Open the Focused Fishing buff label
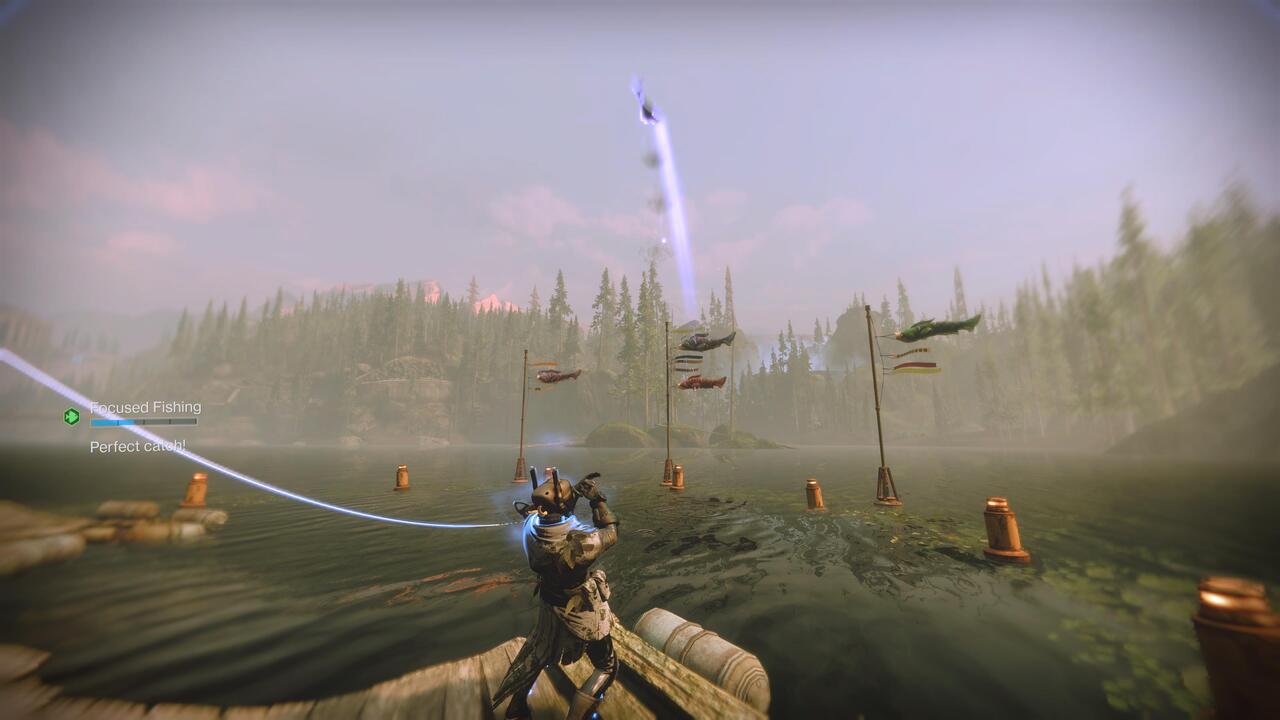The height and width of the screenshot is (720, 1280). click(x=145, y=408)
